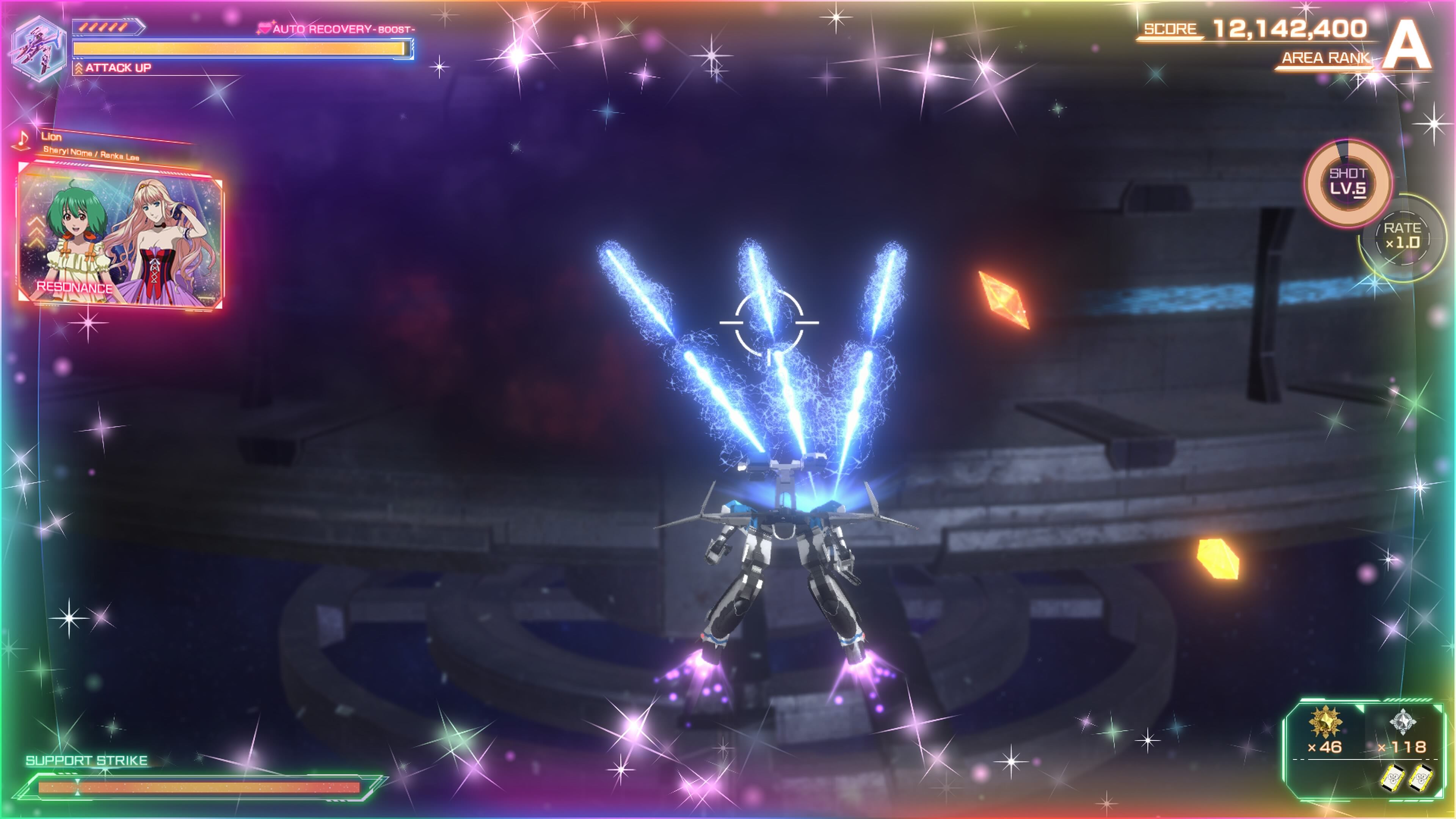Click the gold medal icon
Image resolution: width=1456 pixels, height=819 pixels.
pos(1325,722)
